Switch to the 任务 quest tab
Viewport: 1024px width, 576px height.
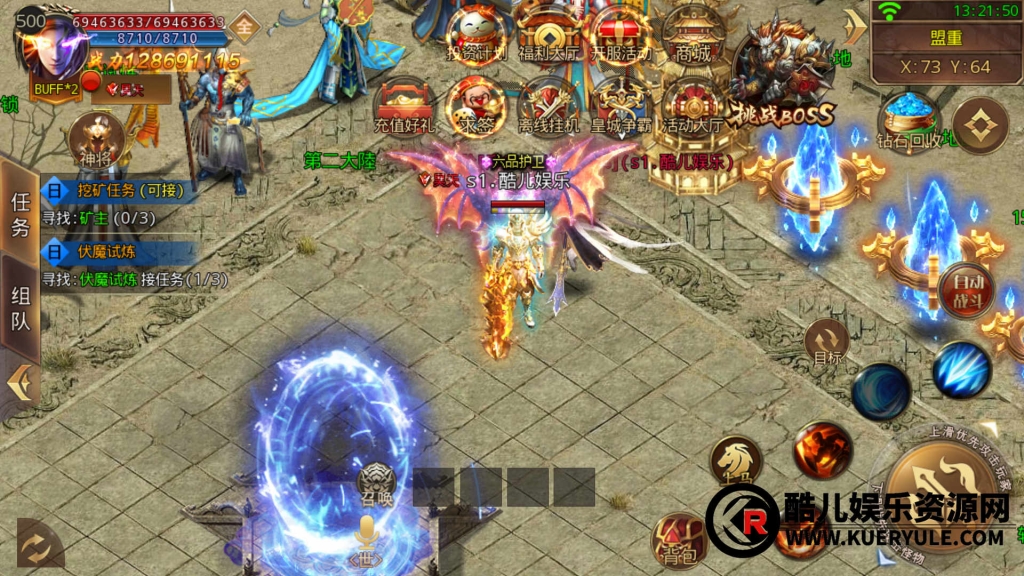pyautogui.click(x=20, y=214)
